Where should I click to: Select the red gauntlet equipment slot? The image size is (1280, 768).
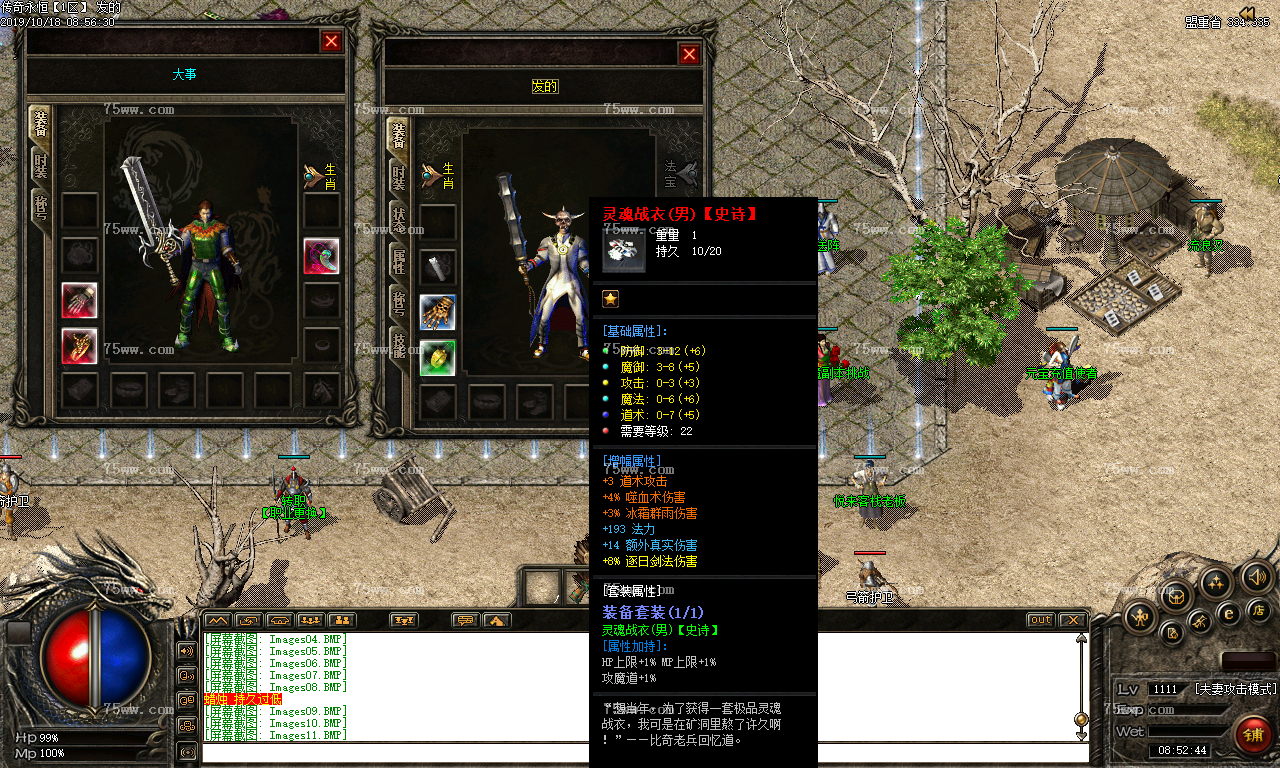(79, 301)
